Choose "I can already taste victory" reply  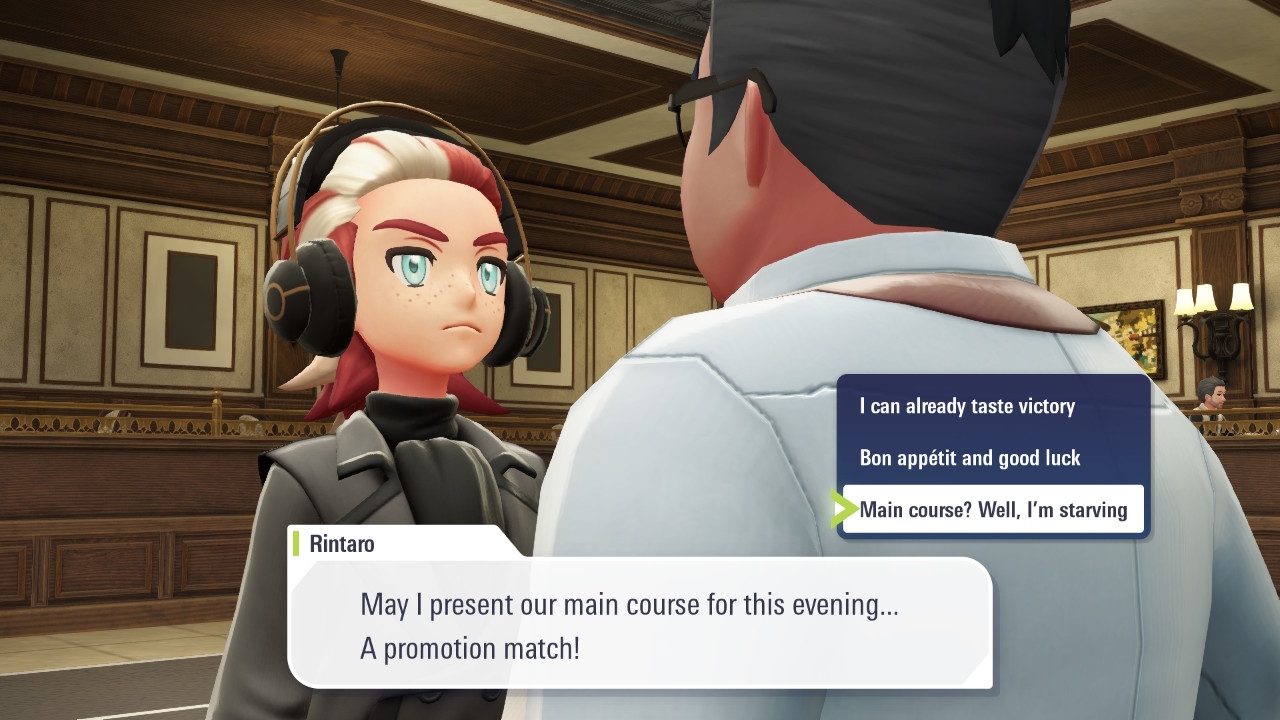click(967, 406)
